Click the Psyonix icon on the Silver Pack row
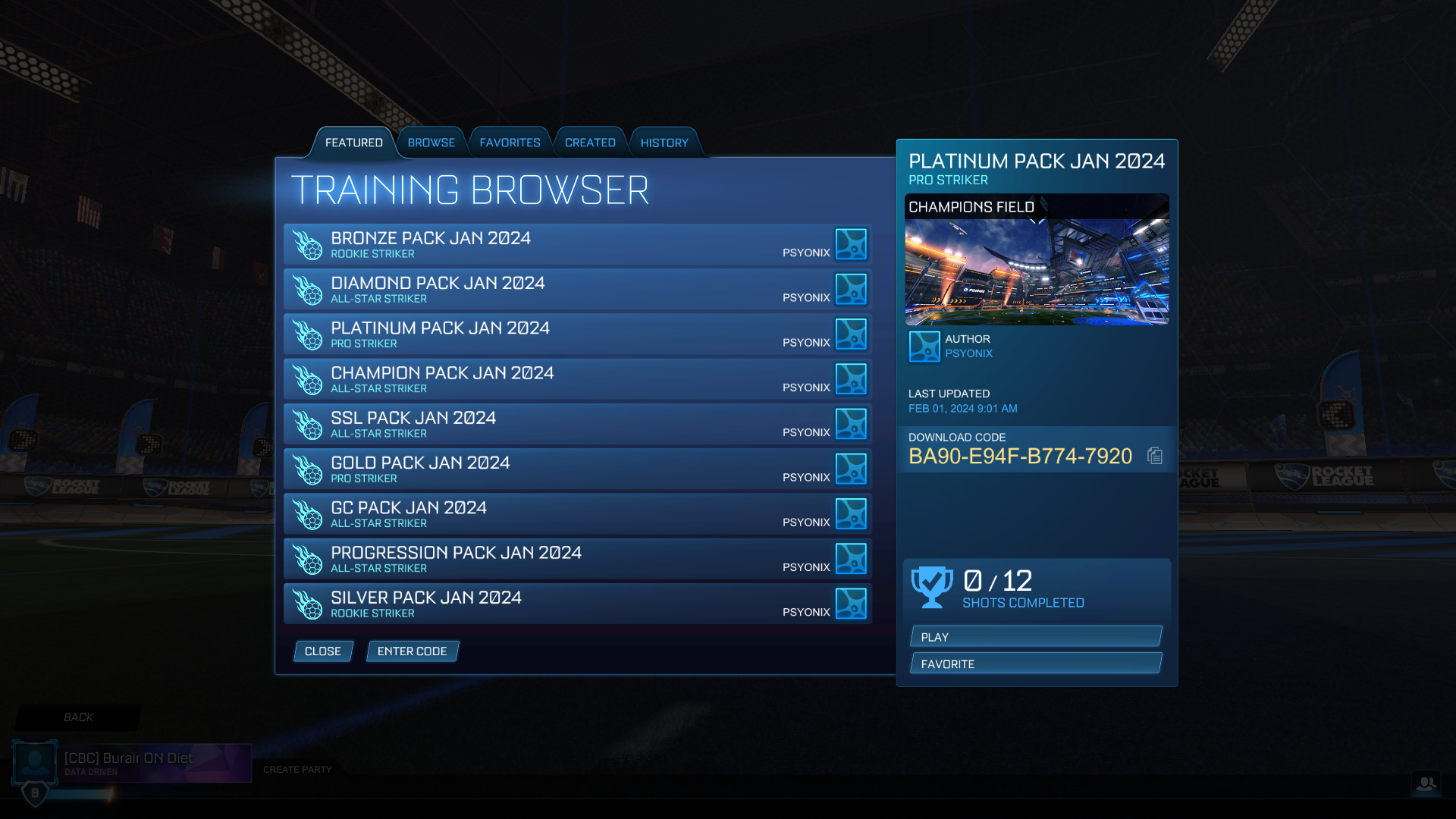1456x819 pixels. (x=851, y=604)
